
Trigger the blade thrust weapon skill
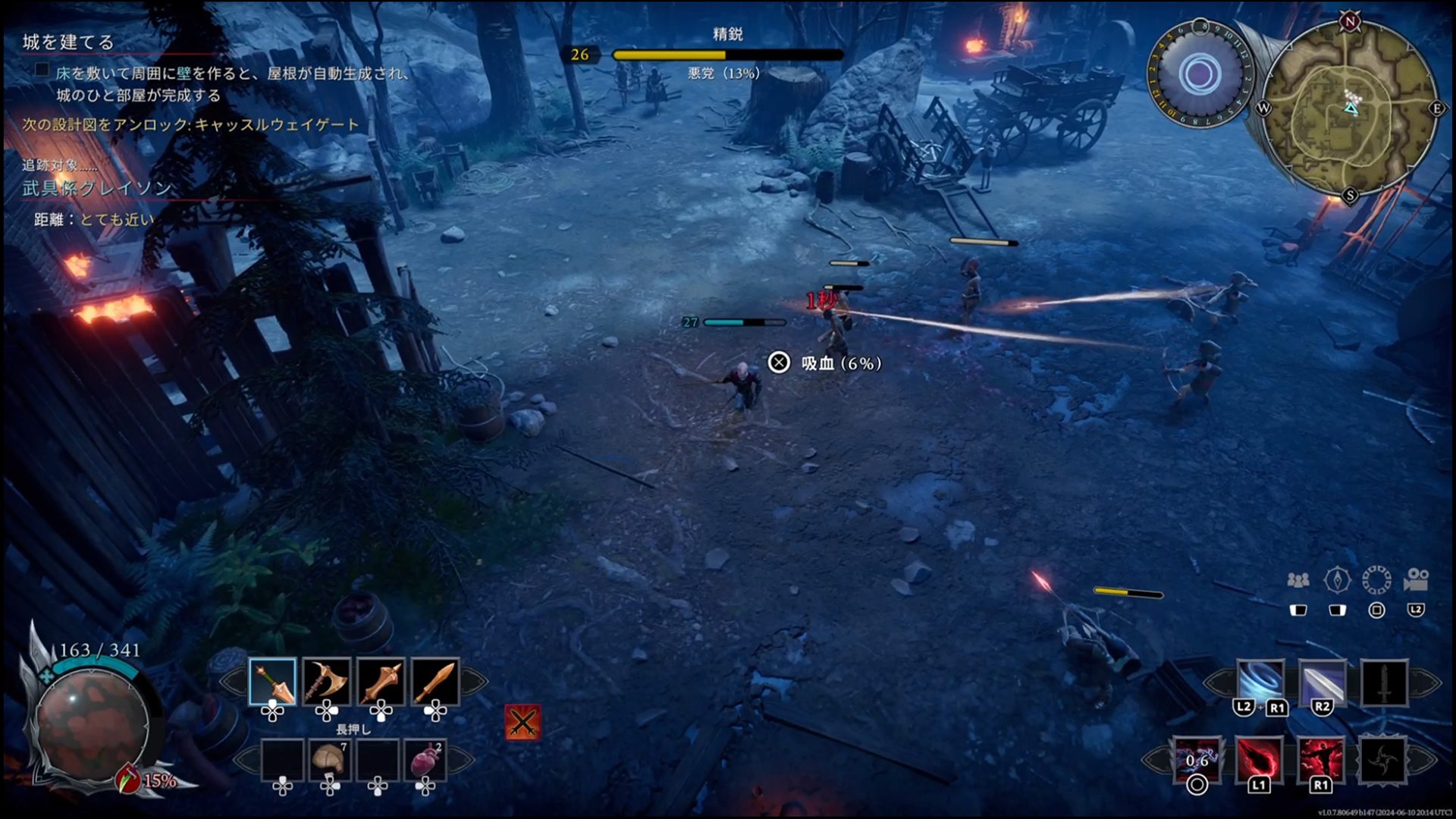click(x=1323, y=682)
